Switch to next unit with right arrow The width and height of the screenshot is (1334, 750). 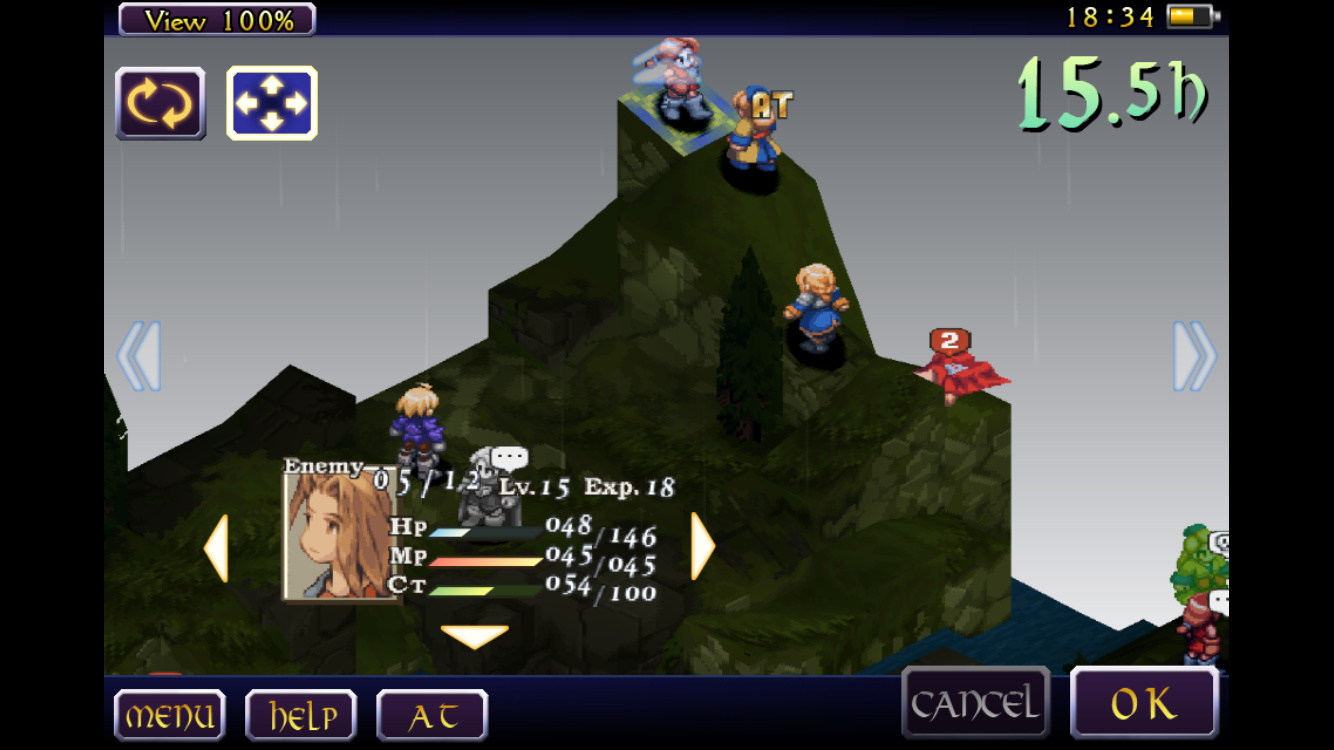click(703, 547)
